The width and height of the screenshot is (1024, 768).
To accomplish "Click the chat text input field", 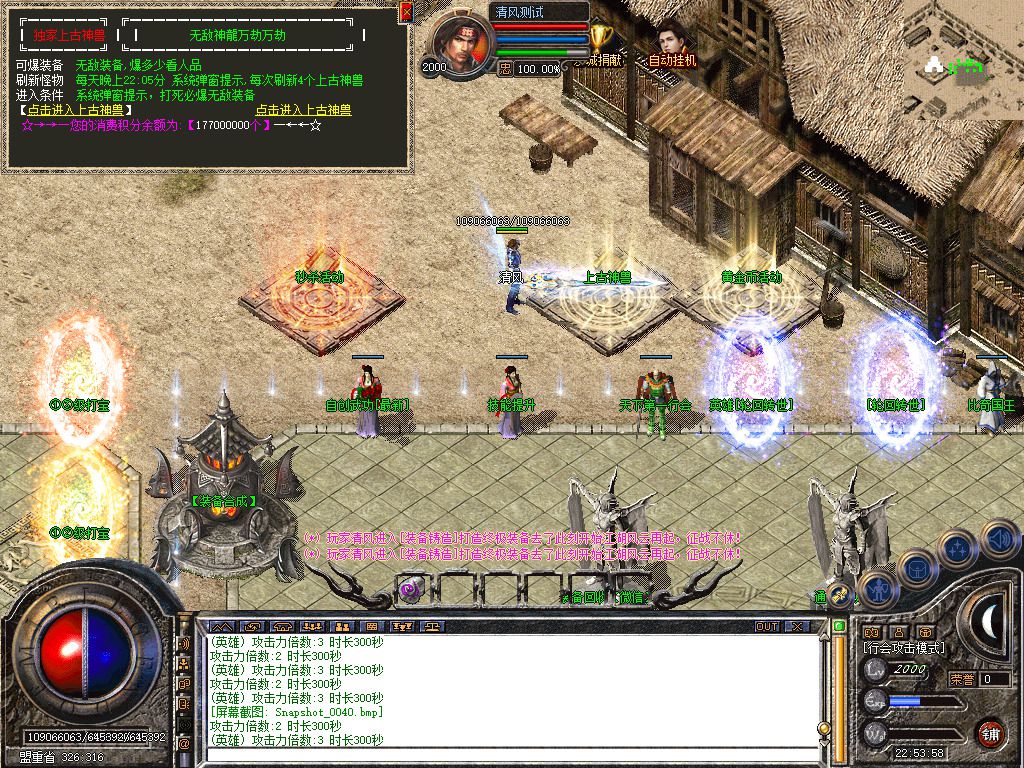I will tap(510, 756).
